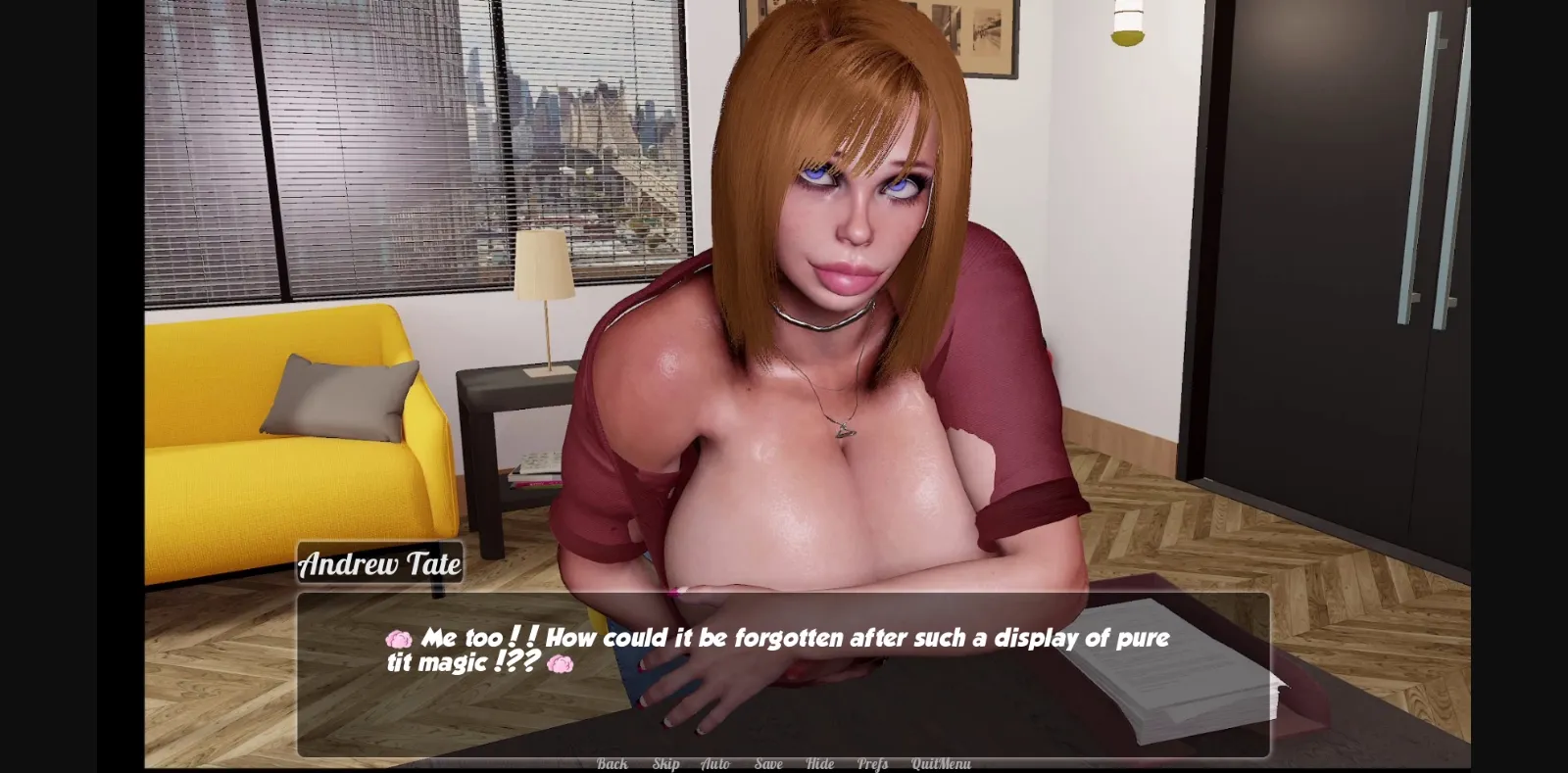Select the Back option to rewind dialogue
The width and height of the screenshot is (1568, 773).
pyautogui.click(x=612, y=762)
